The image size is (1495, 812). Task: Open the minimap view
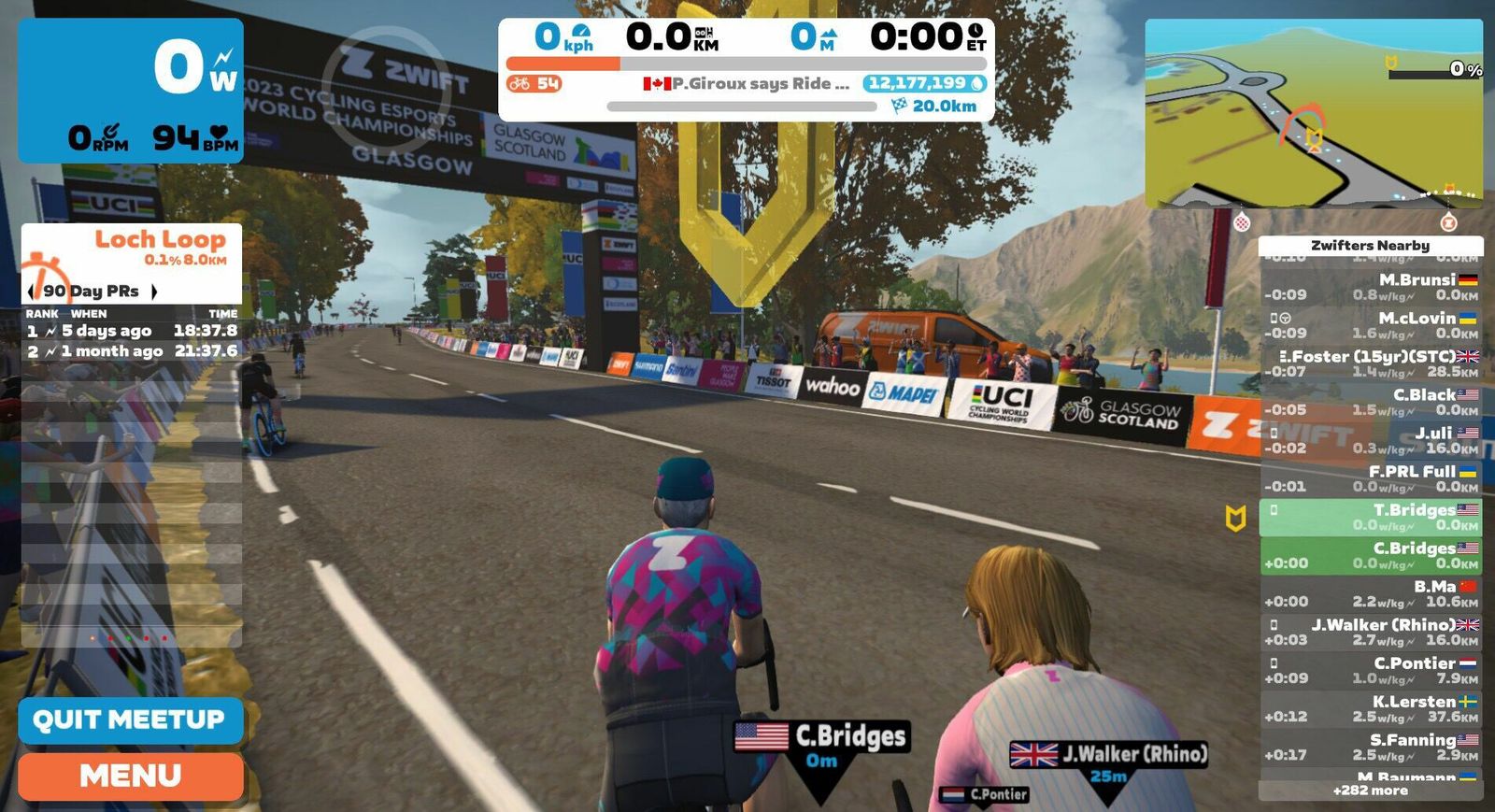(1313, 112)
